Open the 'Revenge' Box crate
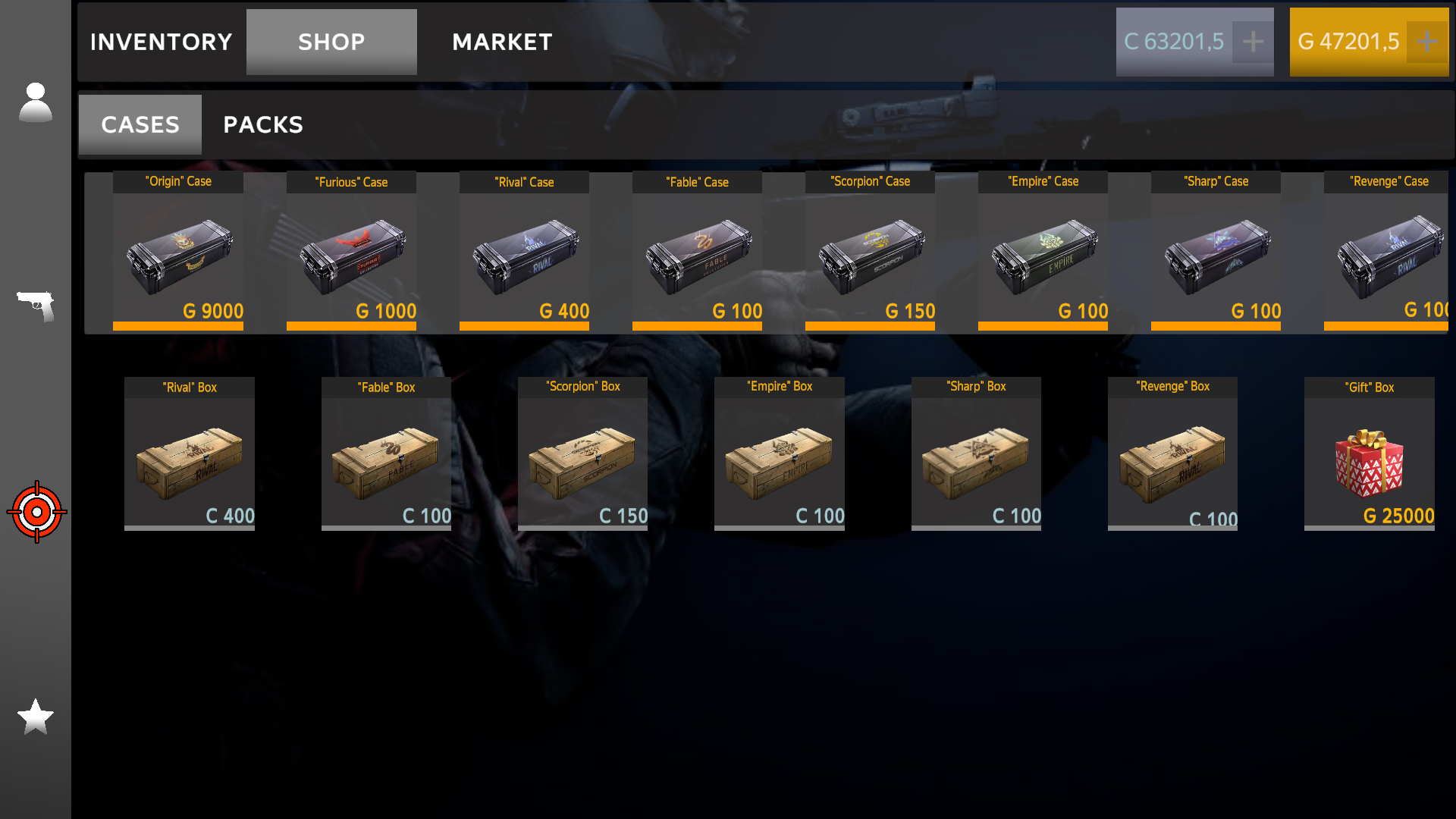 (1172, 455)
